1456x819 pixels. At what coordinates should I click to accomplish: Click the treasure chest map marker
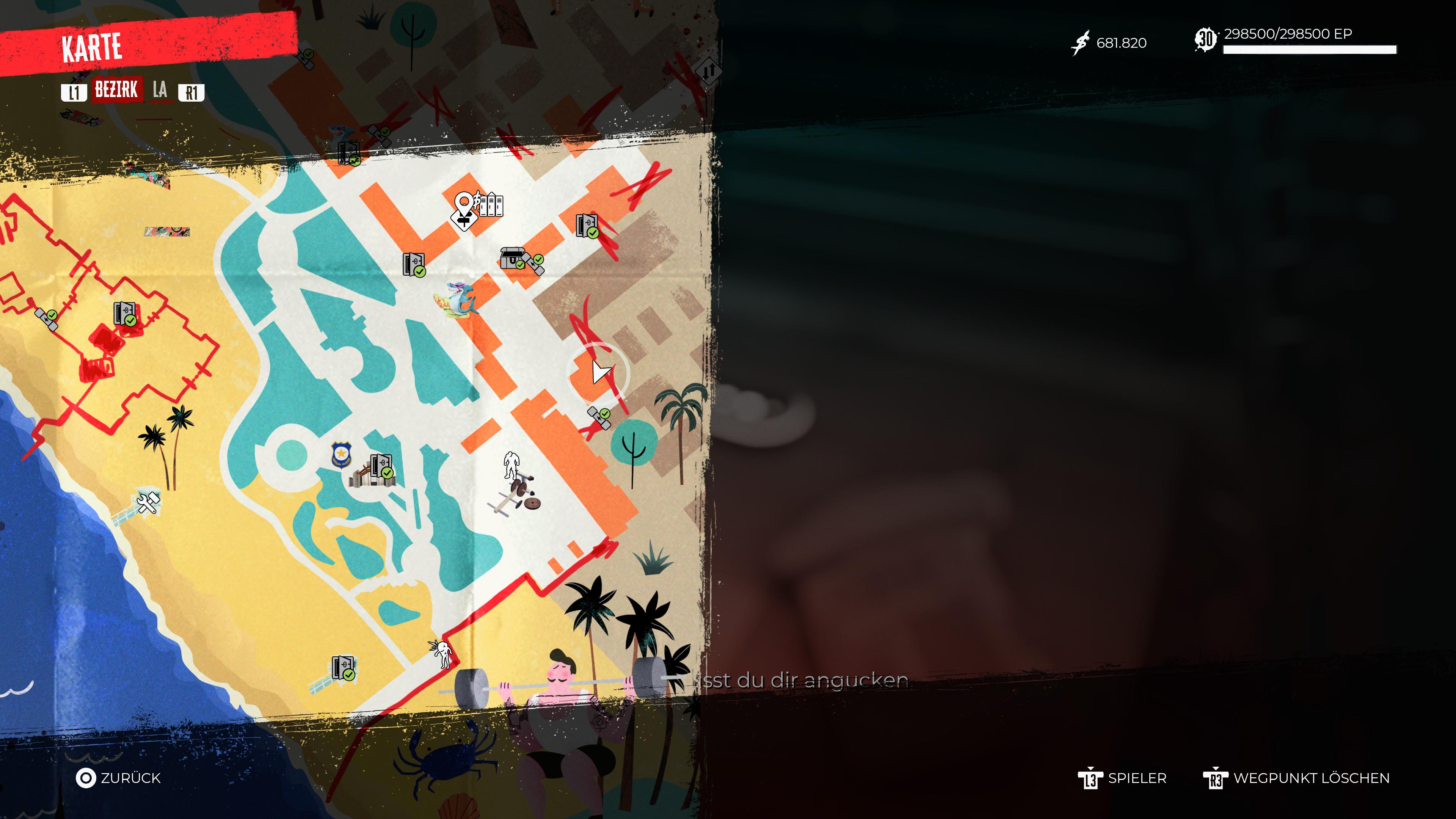pos(512,258)
